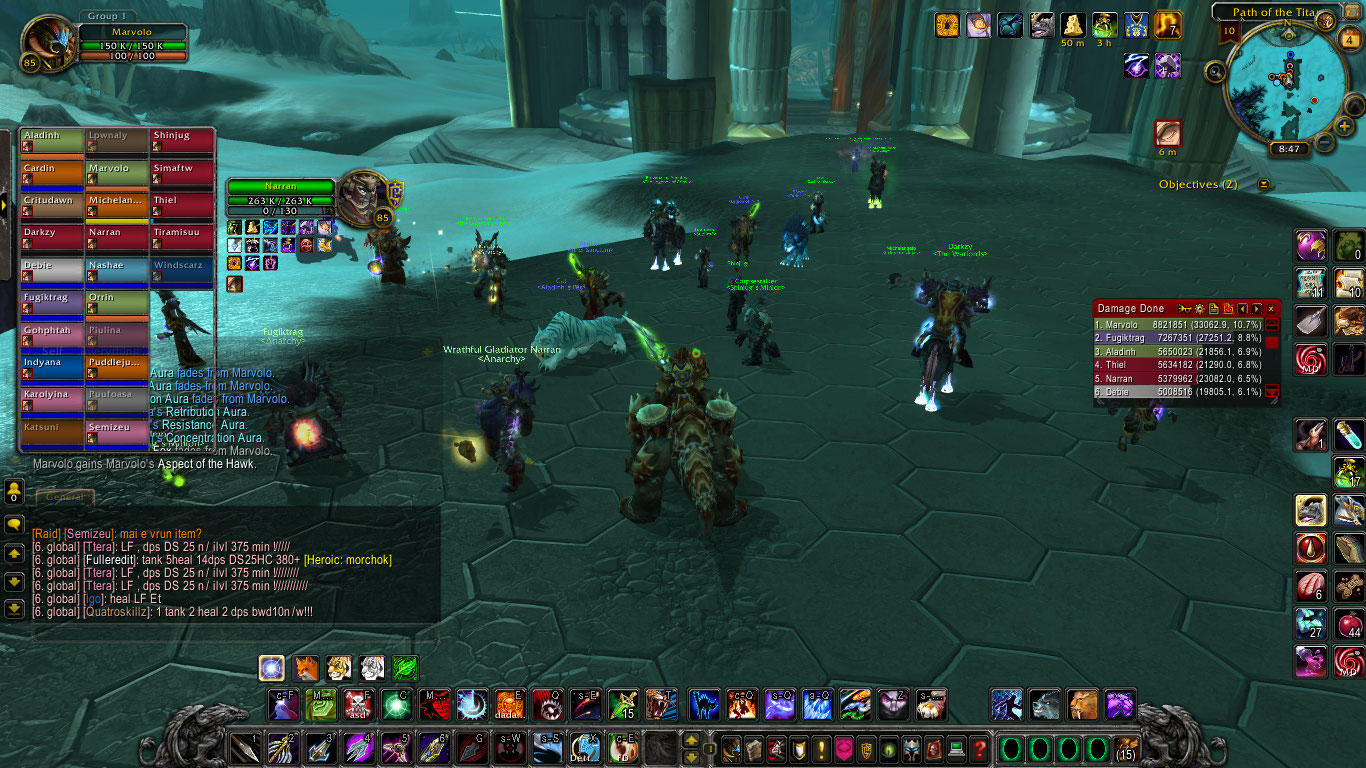The width and height of the screenshot is (1366, 768).
Task: Use the action slot bound to key 1
Action: [245, 748]
